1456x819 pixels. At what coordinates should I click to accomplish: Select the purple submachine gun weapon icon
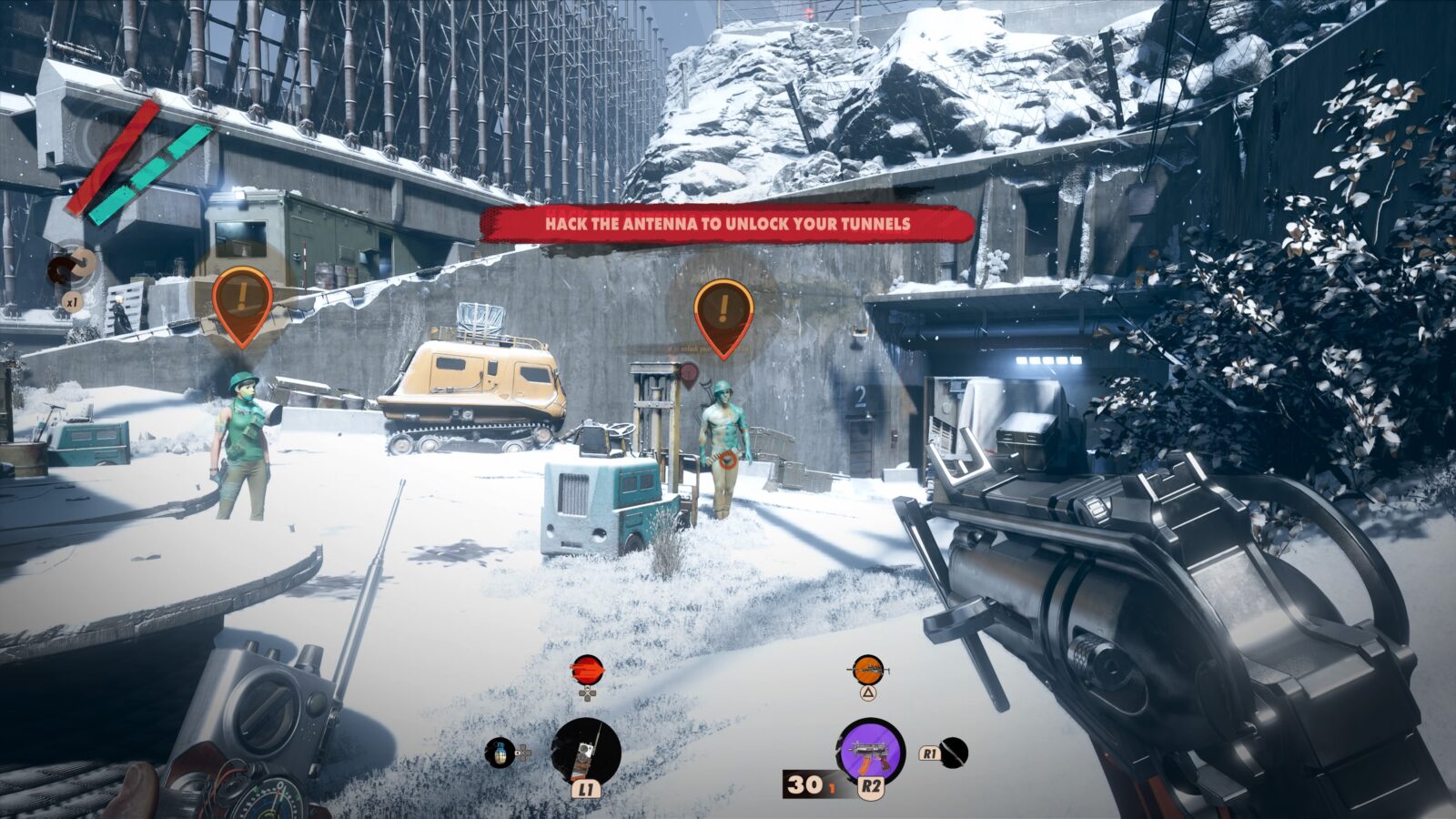(870, 751)
